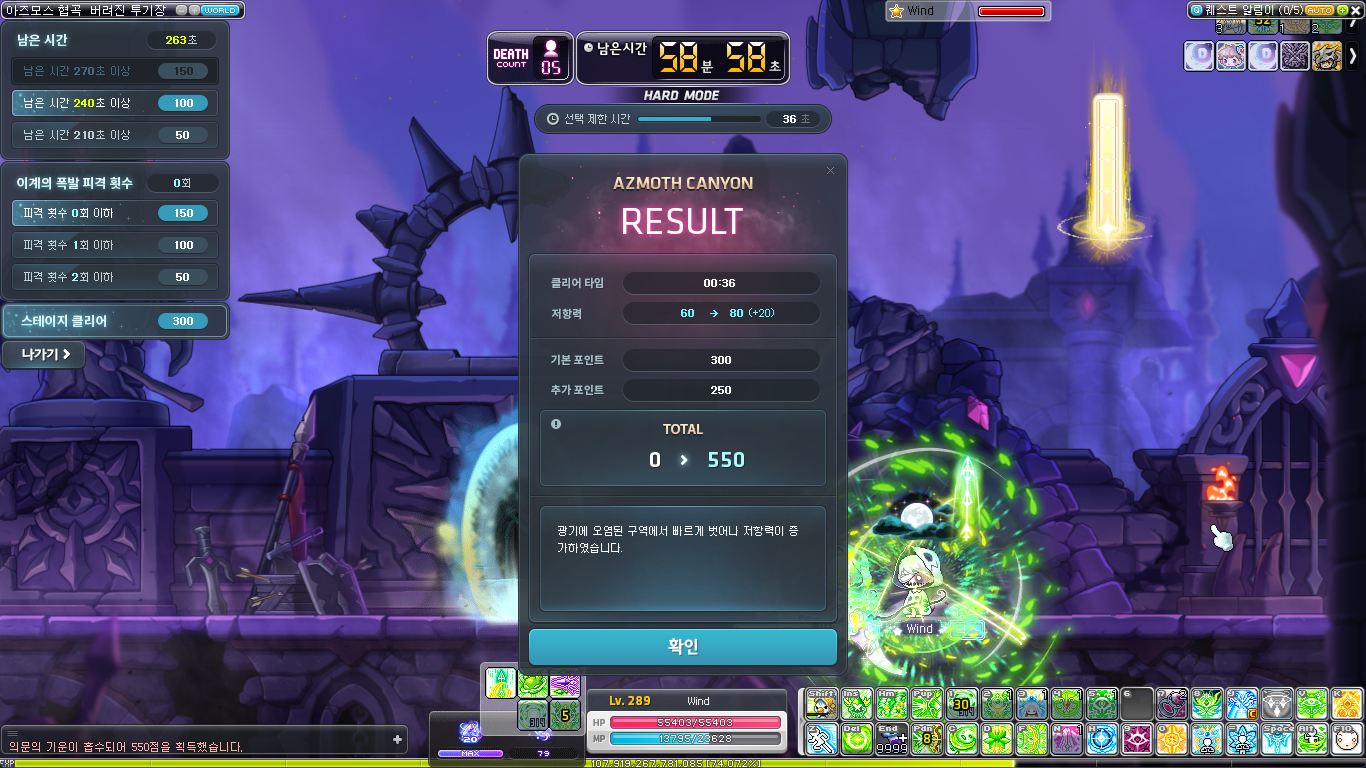Close the quest notifier bar
Screen dimensions: 1366x768
1356,10
